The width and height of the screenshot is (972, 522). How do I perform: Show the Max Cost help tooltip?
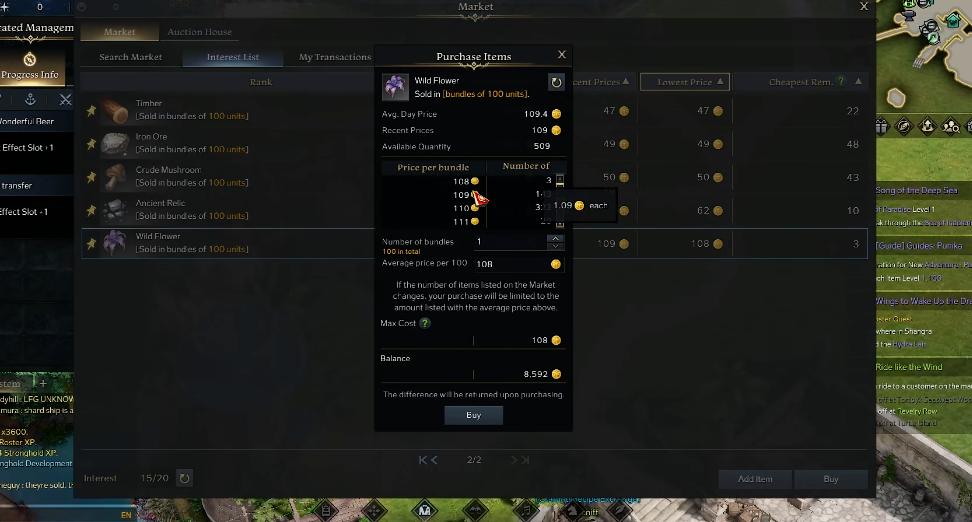point(425,323)
